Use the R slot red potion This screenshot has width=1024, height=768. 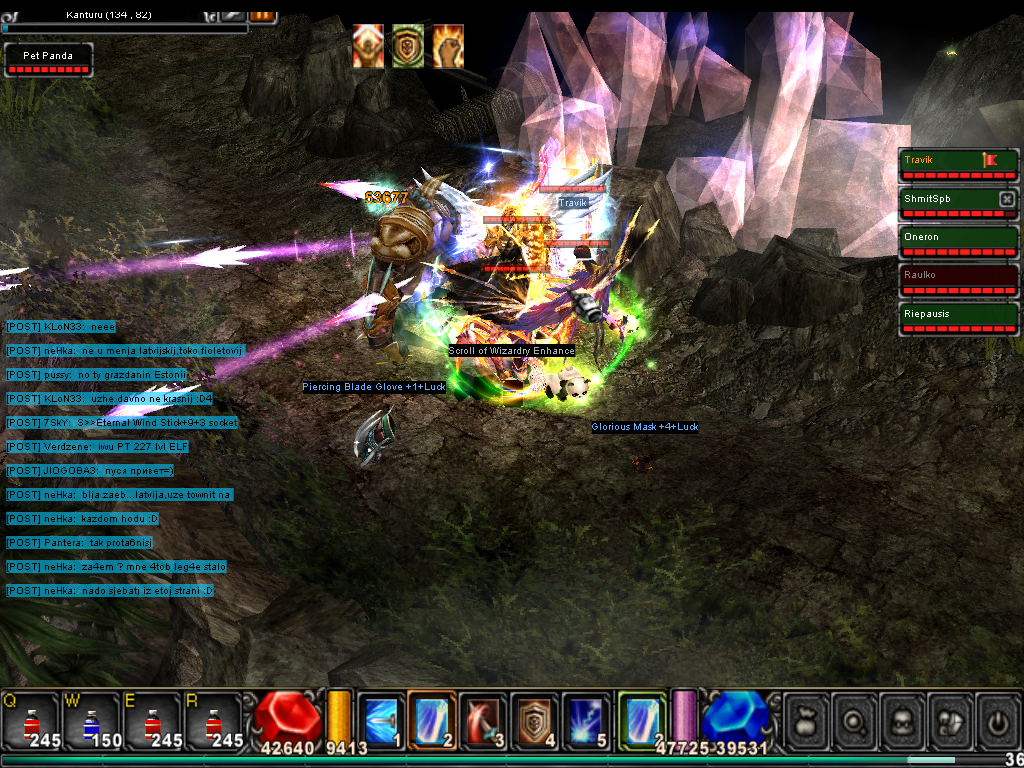coord(213,720)
